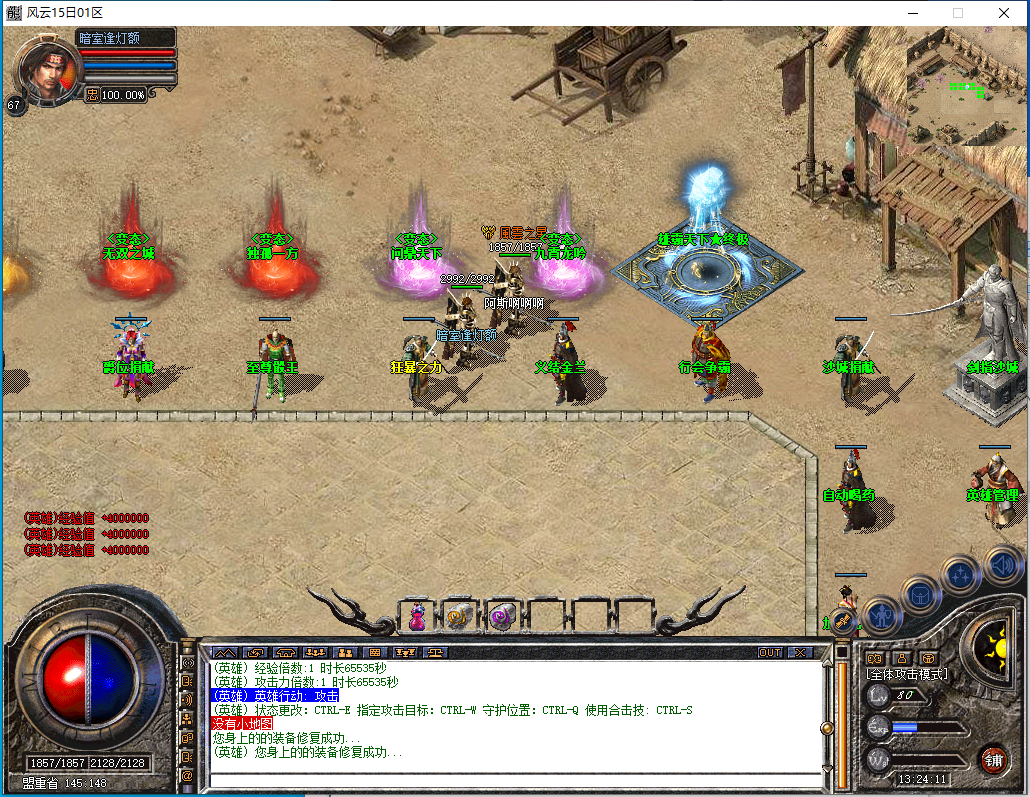Select the orange spiral scroll belt slot
This screenshot has height=797, width=1030.
point(459,617)
